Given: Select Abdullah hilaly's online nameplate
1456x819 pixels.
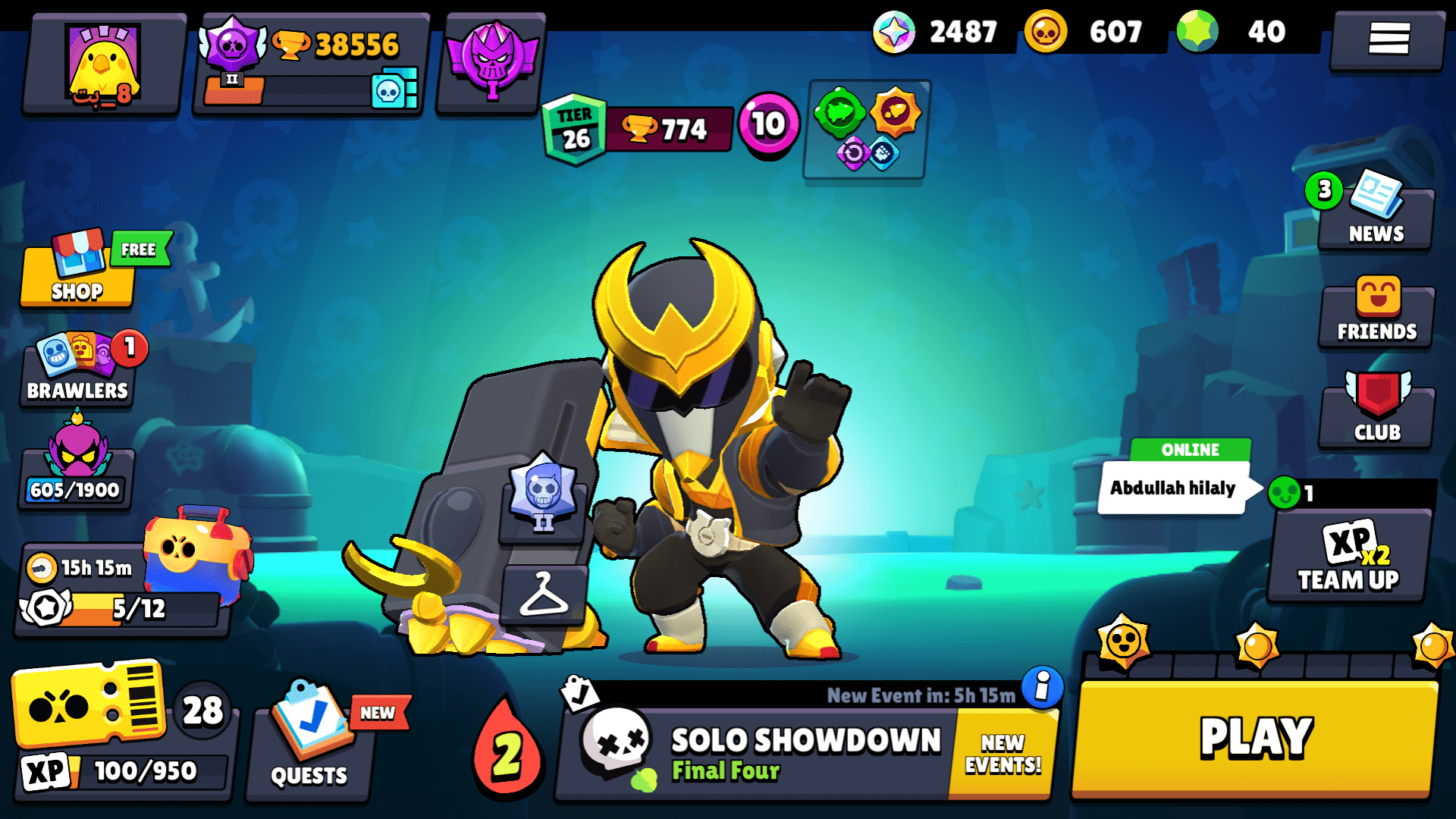Looking at the screenshot, I should coord(1172,488).
